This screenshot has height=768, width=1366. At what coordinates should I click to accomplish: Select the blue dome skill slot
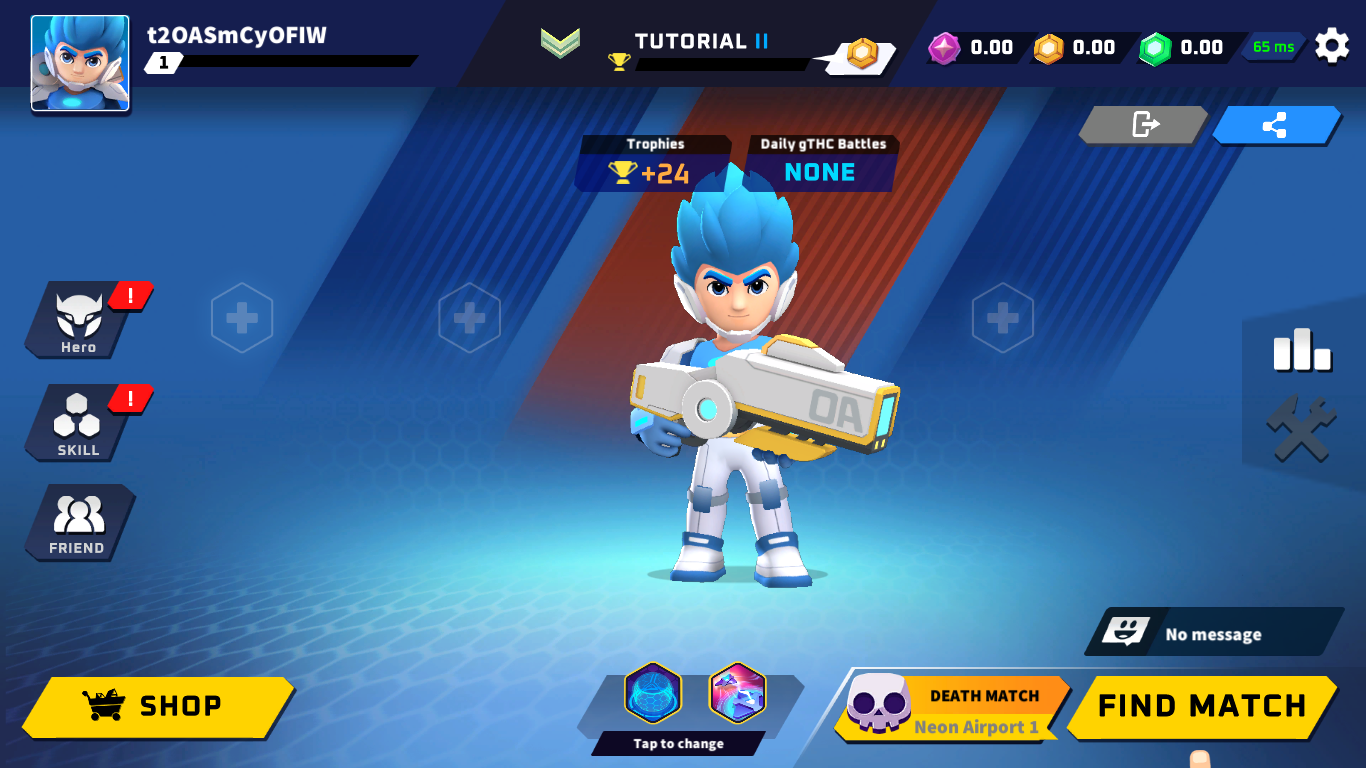click(653, 693)
